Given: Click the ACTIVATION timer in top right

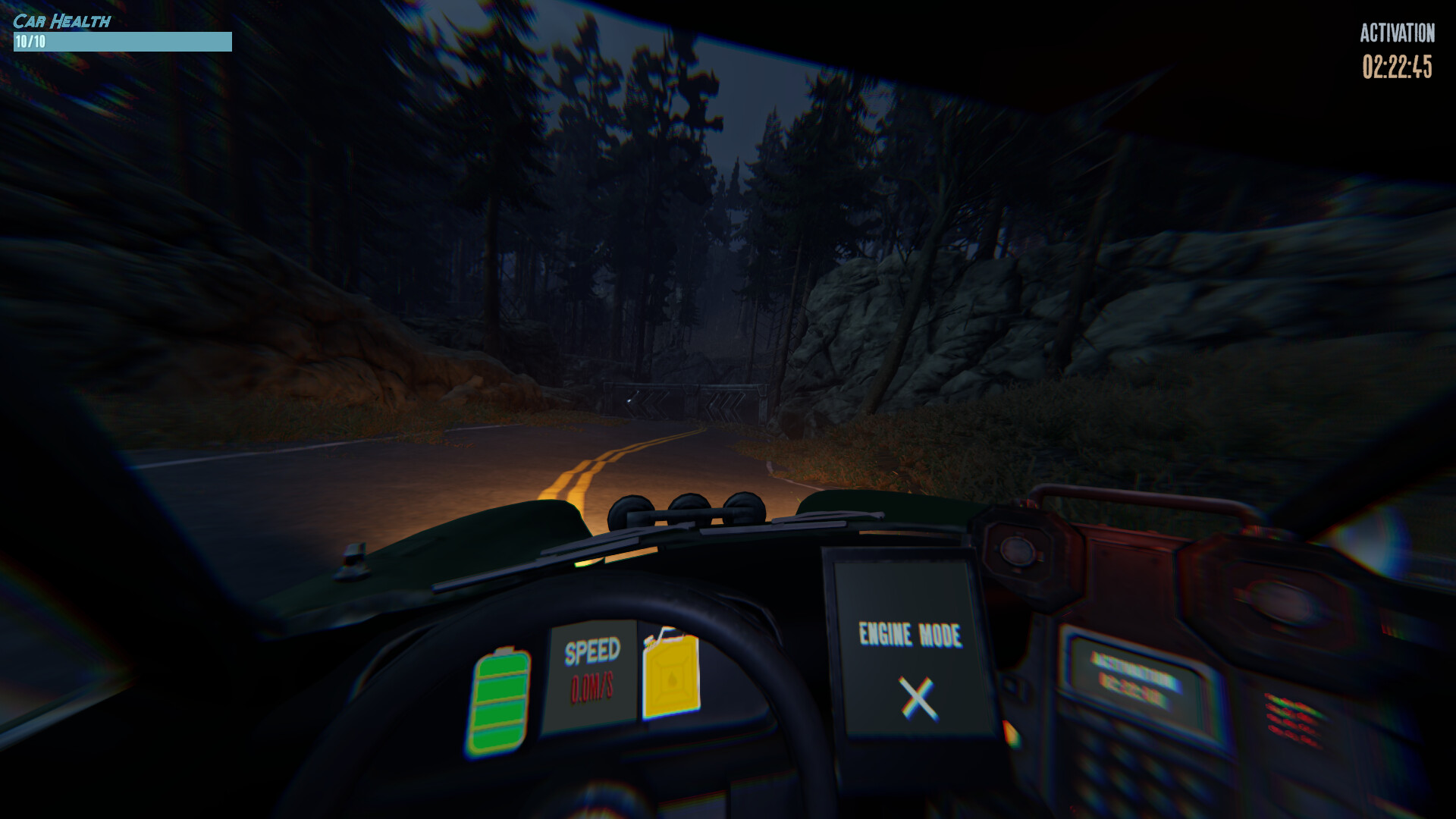Looking at the screenshot, I should coord(1398,66).
